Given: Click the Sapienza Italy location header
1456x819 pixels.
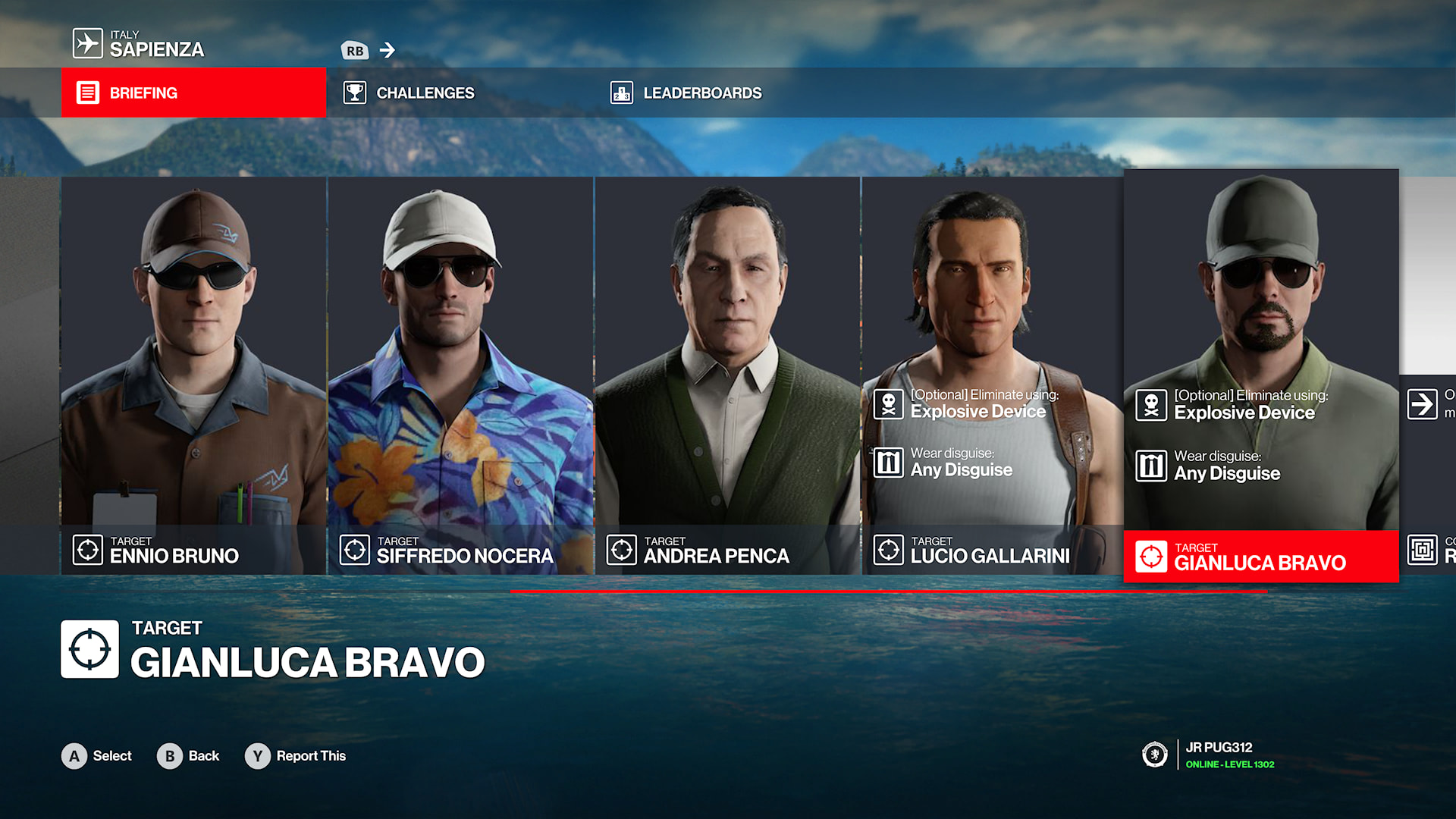Looking at the screenshot, I should click(x=140, y=44).
